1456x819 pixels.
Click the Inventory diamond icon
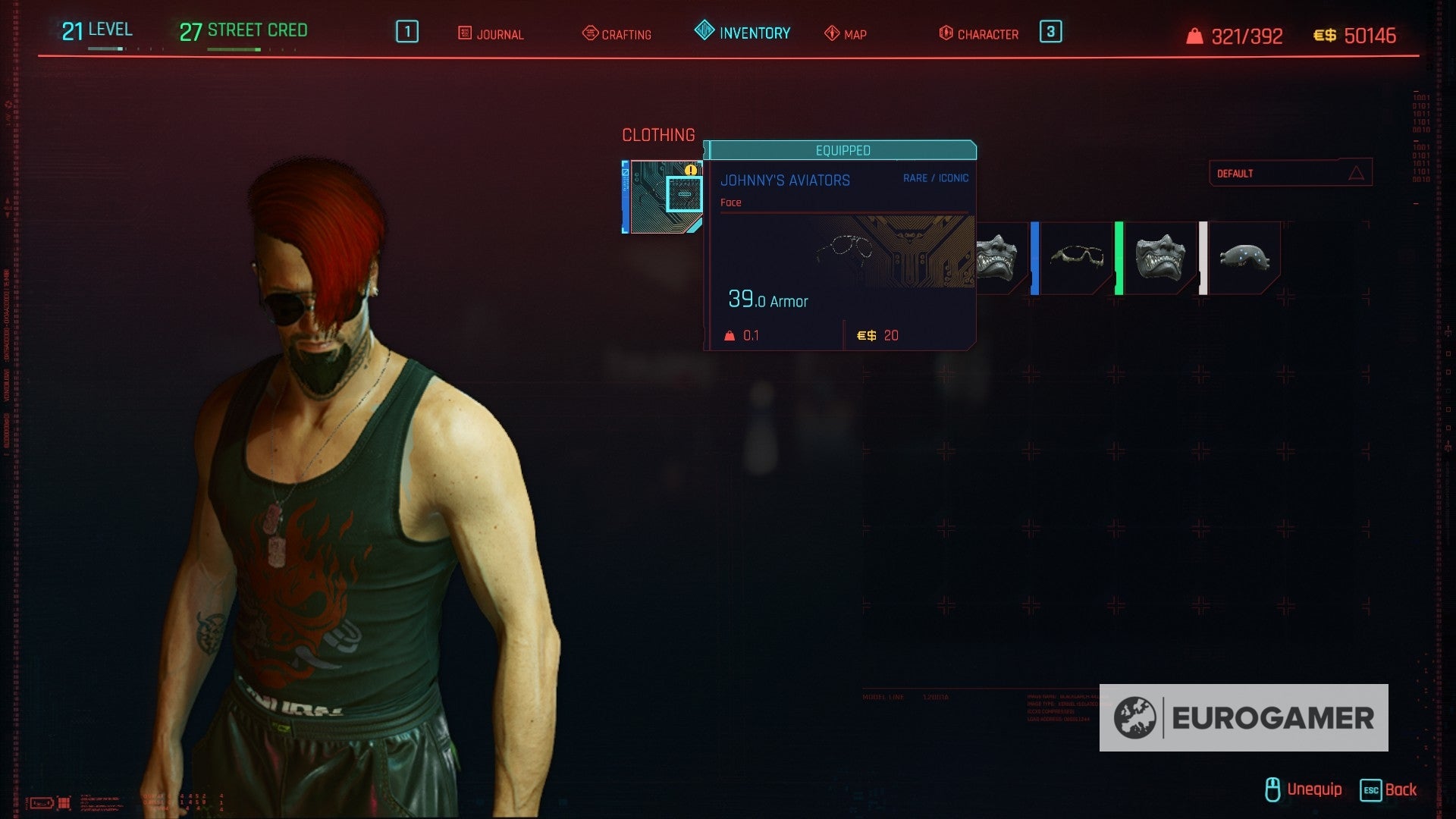(703, 32)
